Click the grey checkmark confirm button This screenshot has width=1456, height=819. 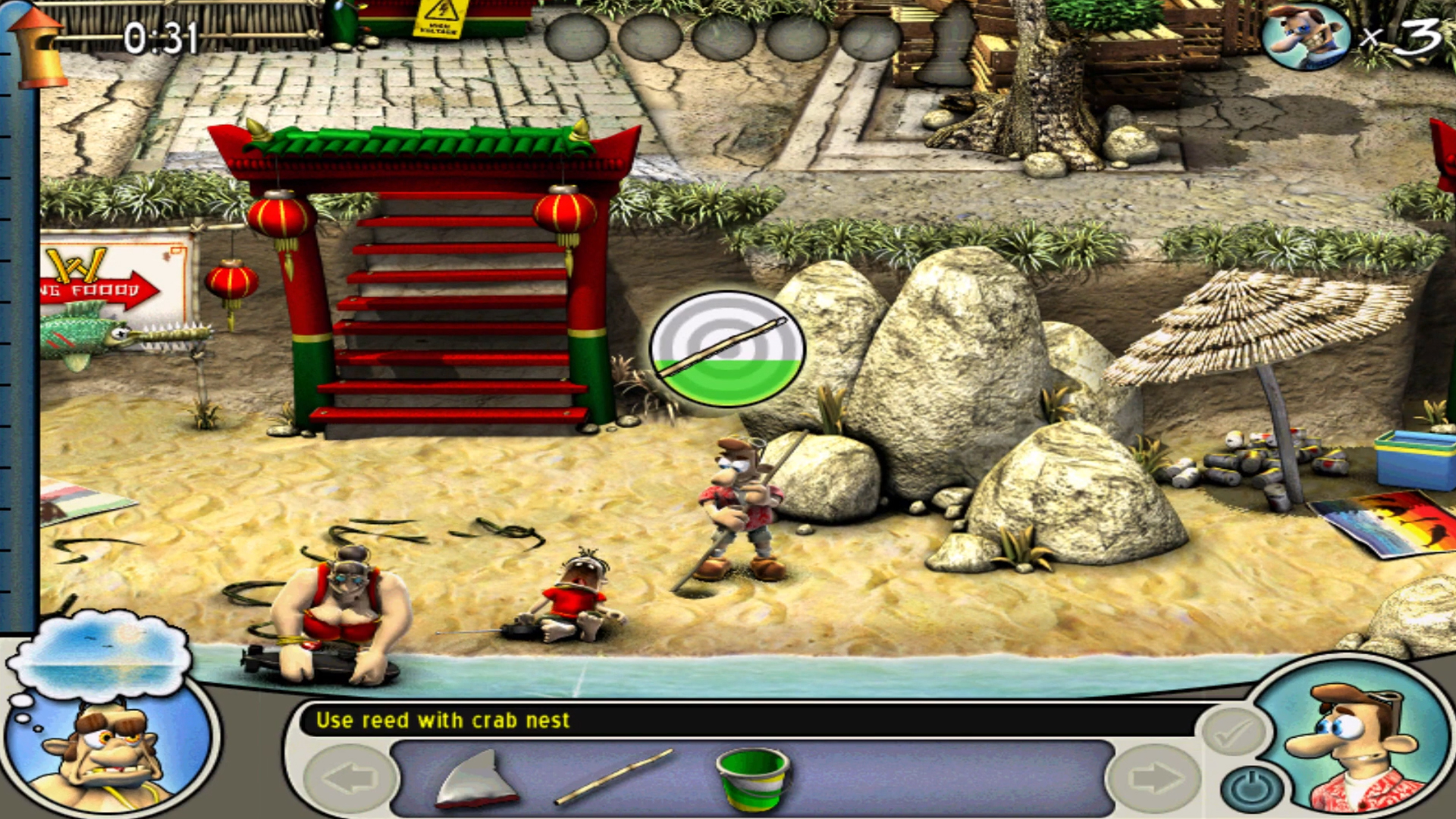click(1234, 732)
